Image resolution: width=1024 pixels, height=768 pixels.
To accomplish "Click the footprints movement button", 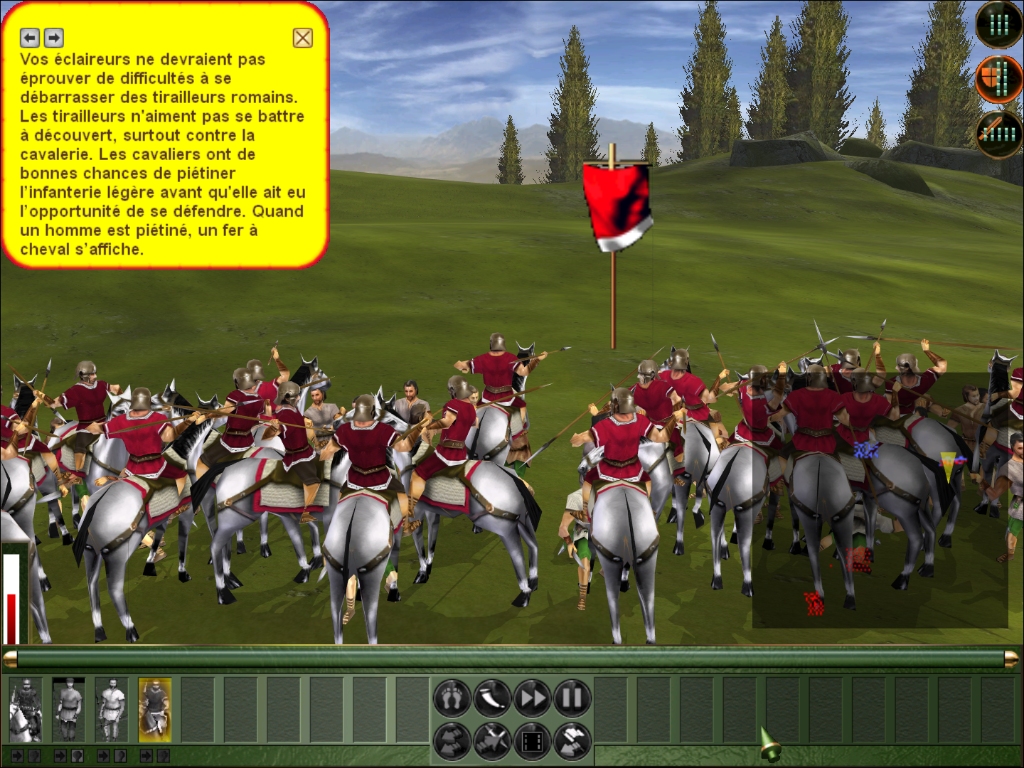I will click(x=452, y=697).
